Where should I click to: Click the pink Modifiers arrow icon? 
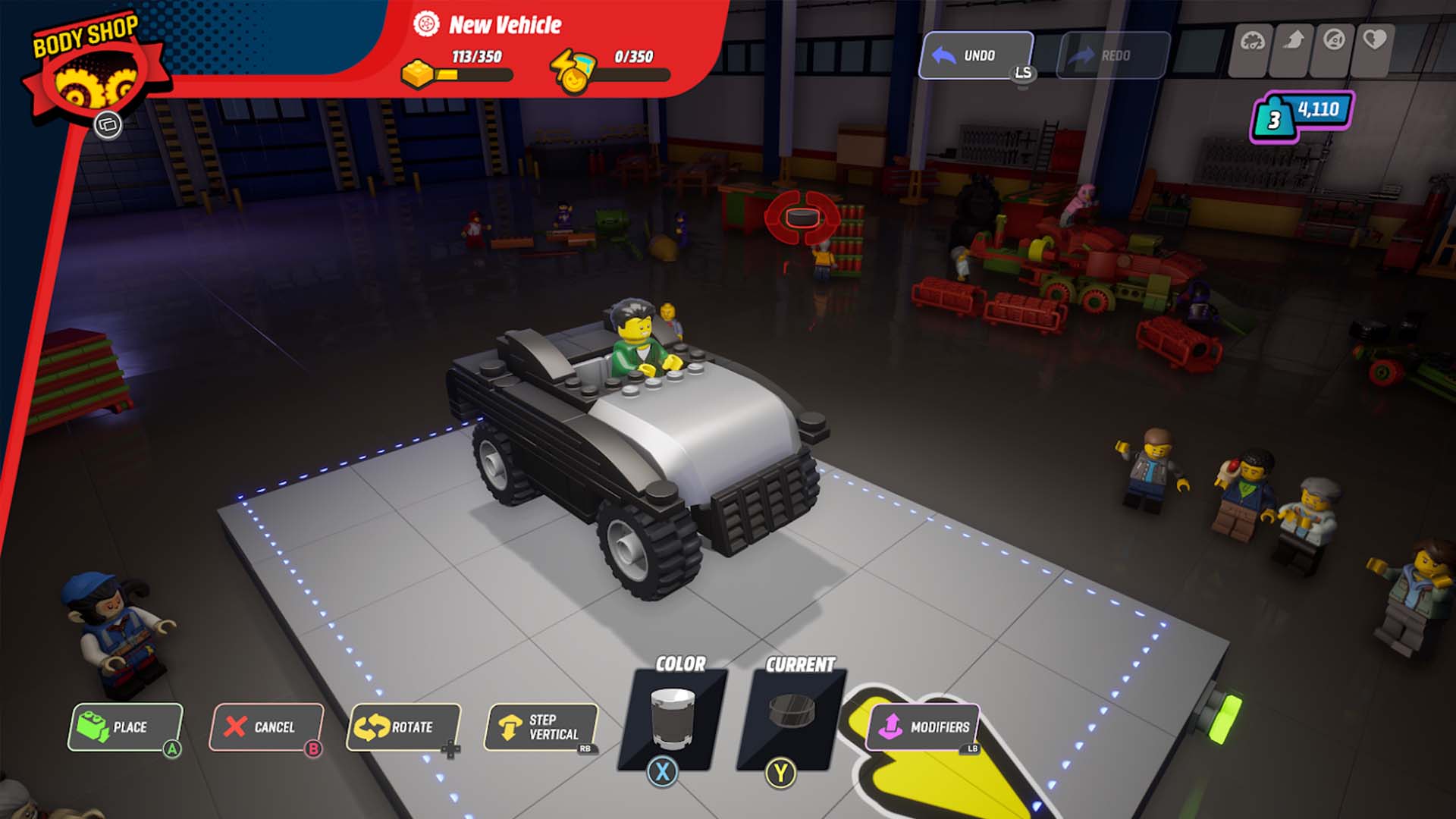892,726
